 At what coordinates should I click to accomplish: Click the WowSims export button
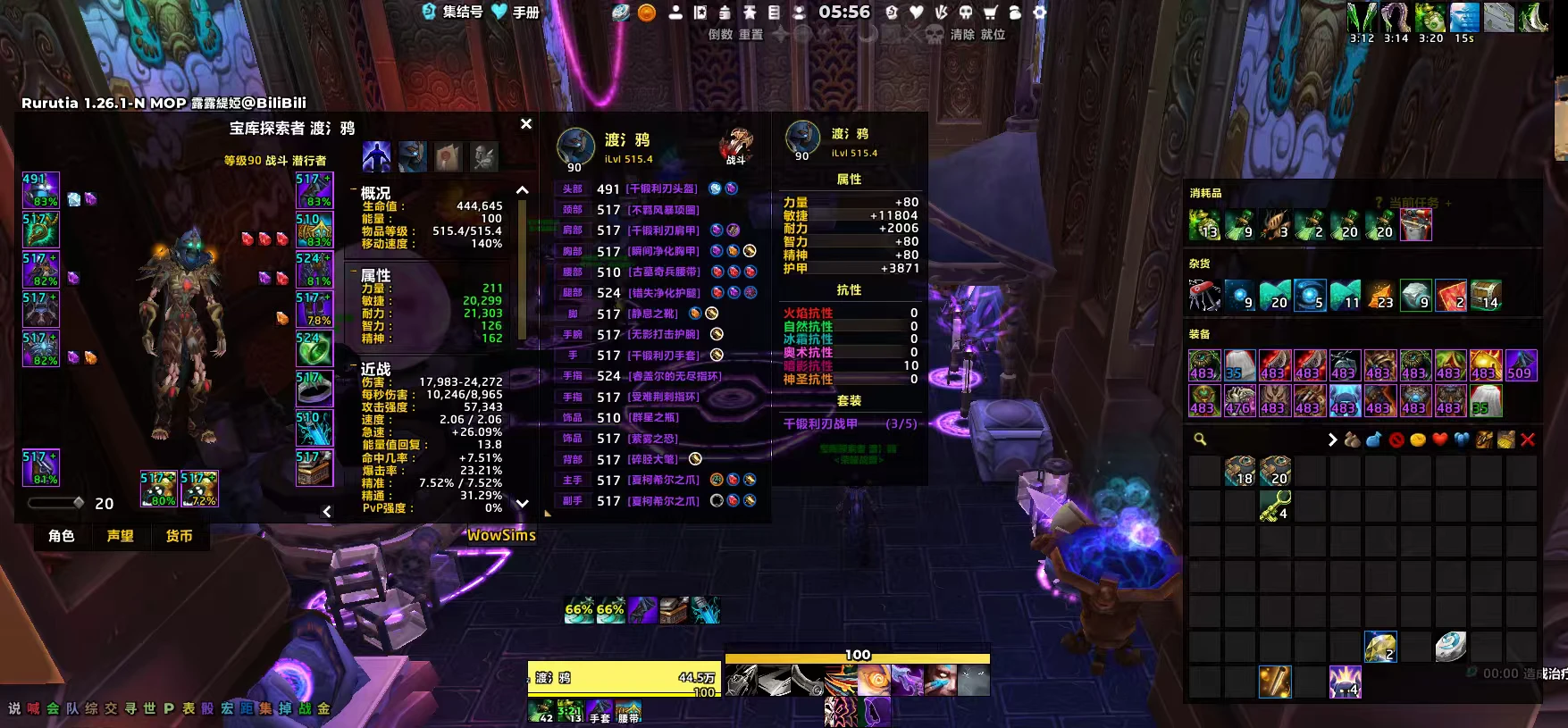[501, 535]
